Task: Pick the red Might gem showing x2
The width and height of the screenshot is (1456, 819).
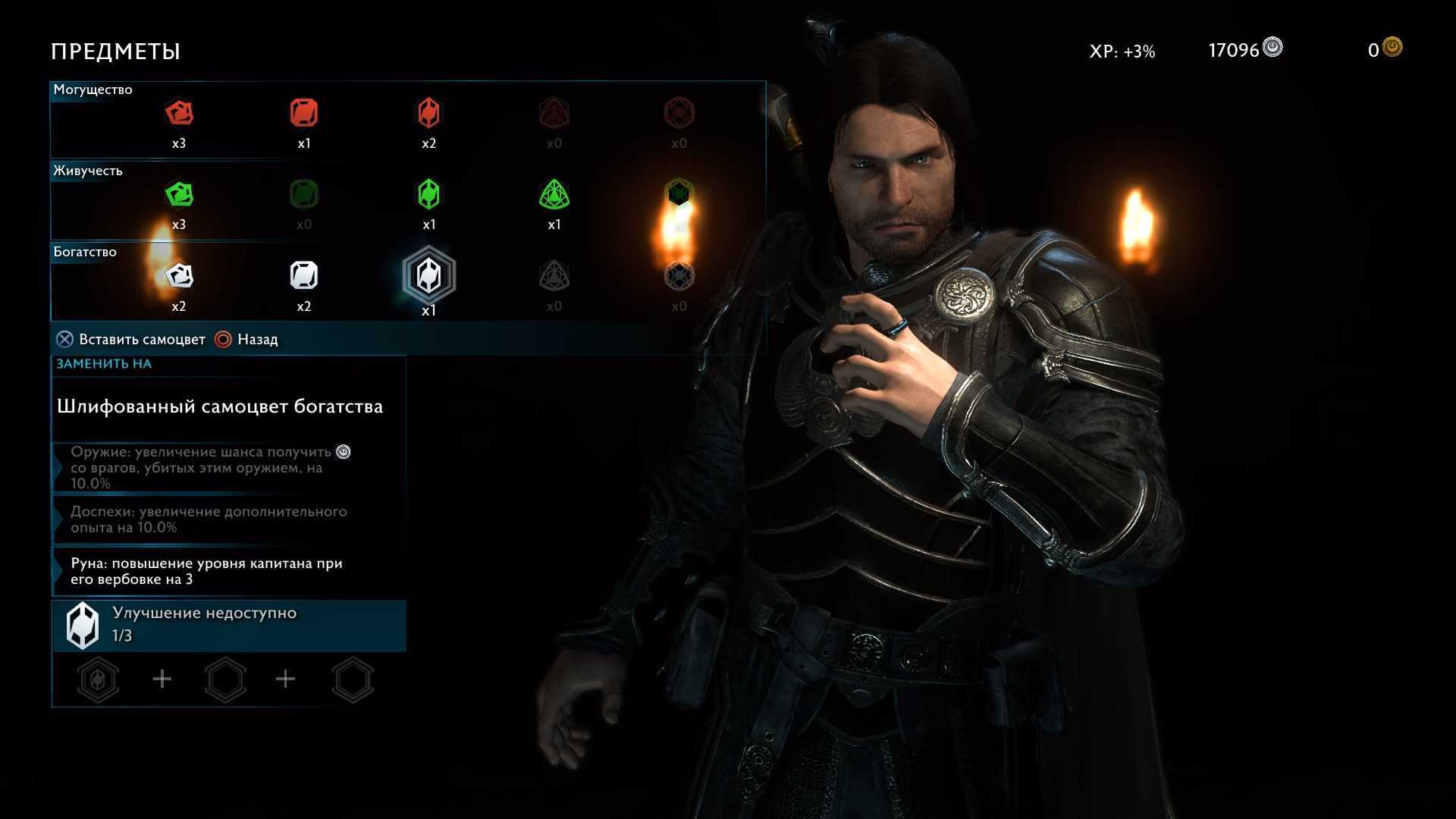Action: pyautogui.click(x=429, y=114)
